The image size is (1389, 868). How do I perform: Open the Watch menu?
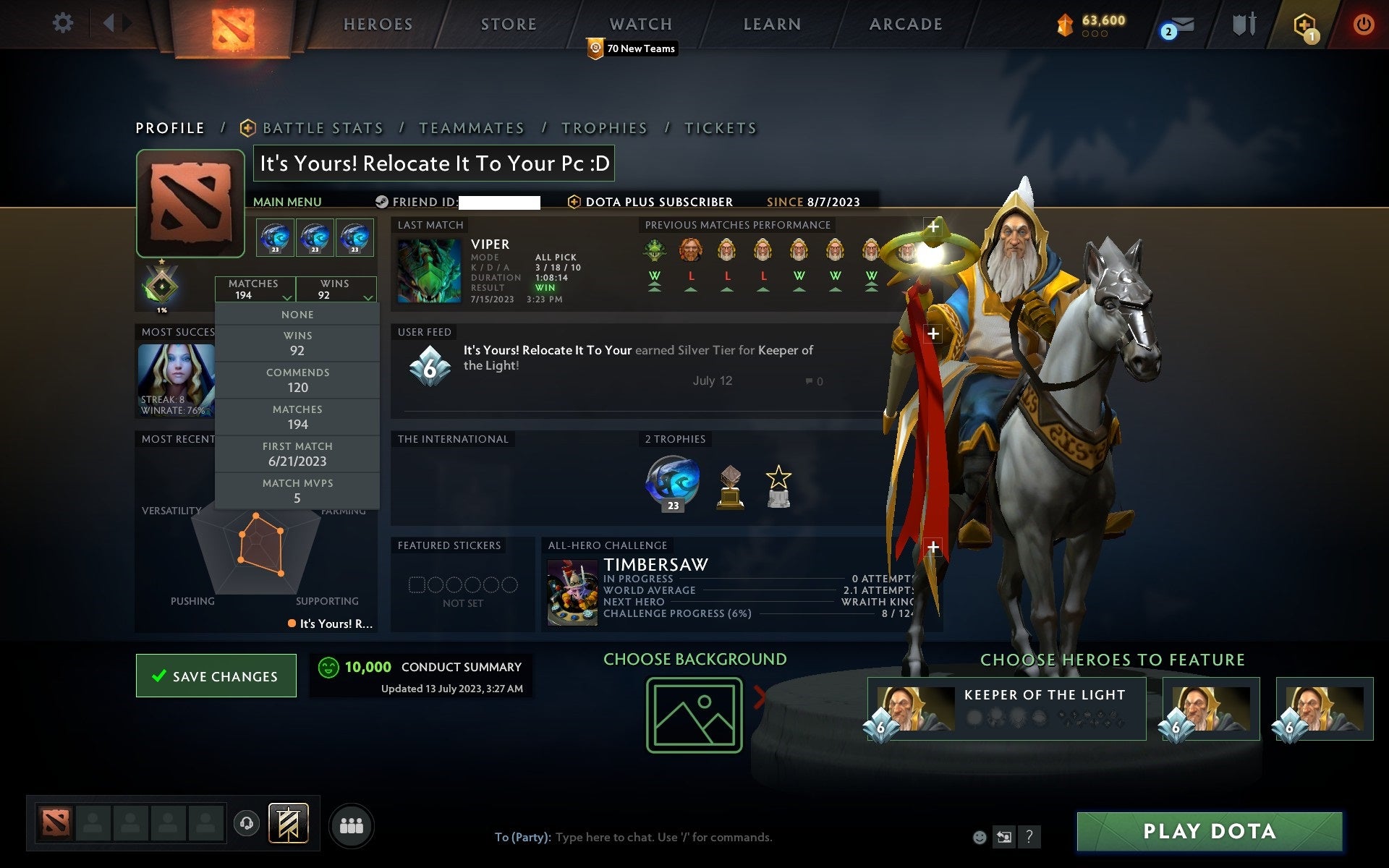[x=640, y=23]
